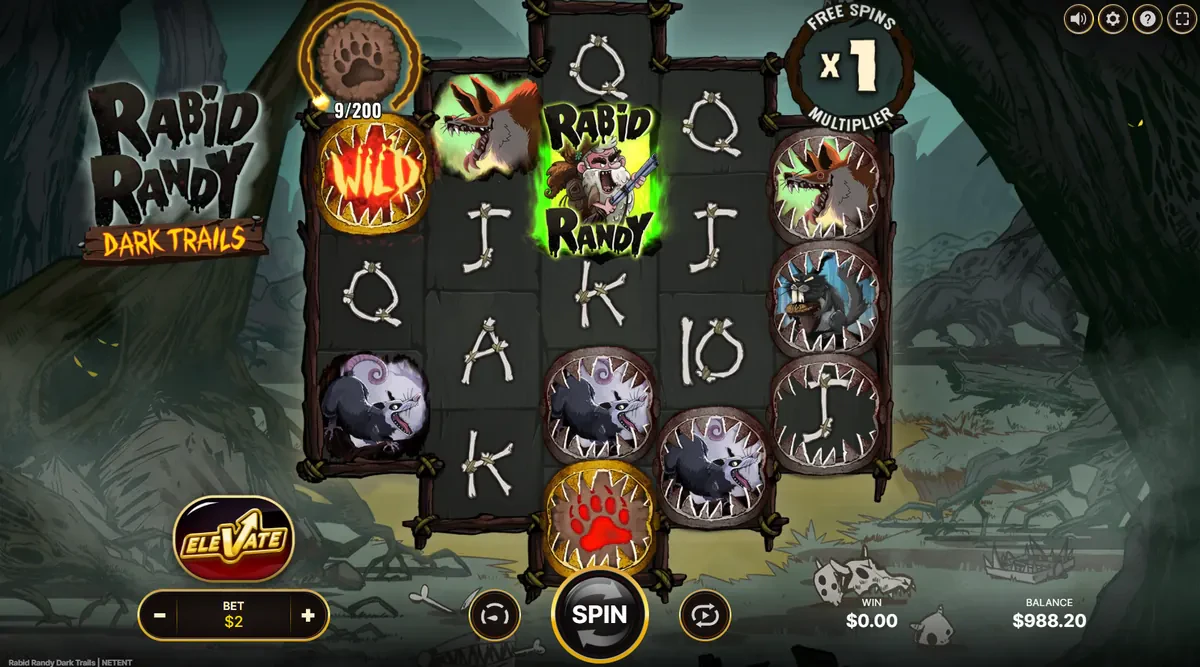
Task: Increase the bet with the plus button
Action: [x=308, y=615]
